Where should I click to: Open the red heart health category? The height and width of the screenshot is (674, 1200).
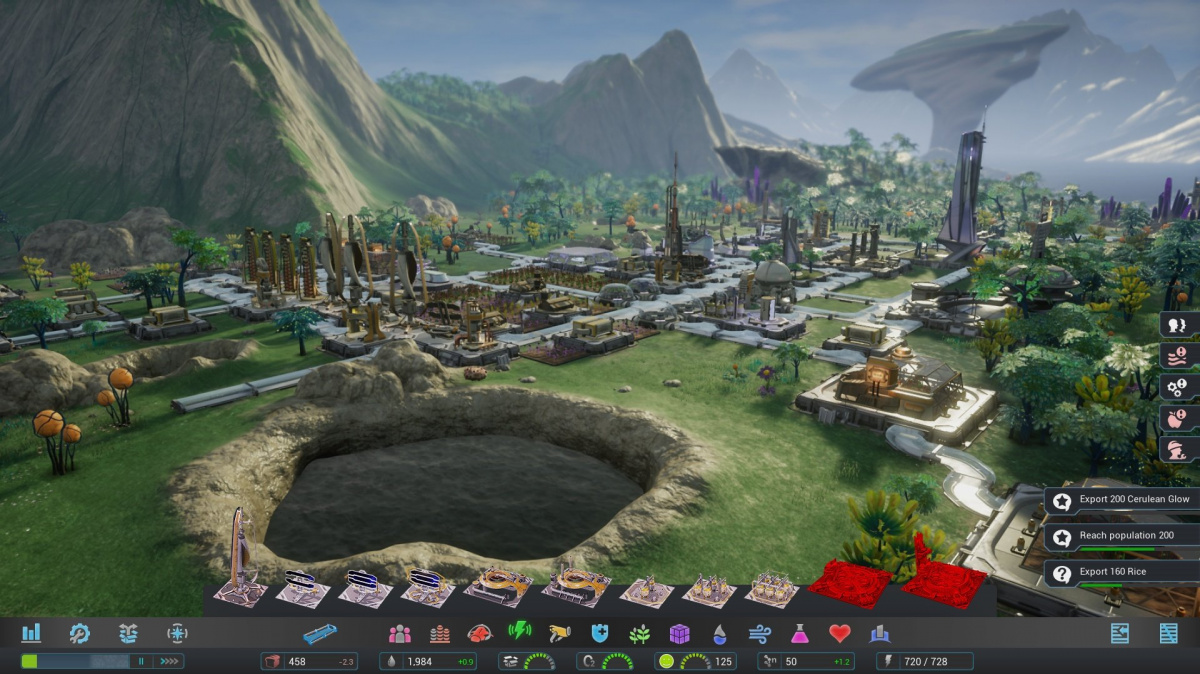(839, 633)
